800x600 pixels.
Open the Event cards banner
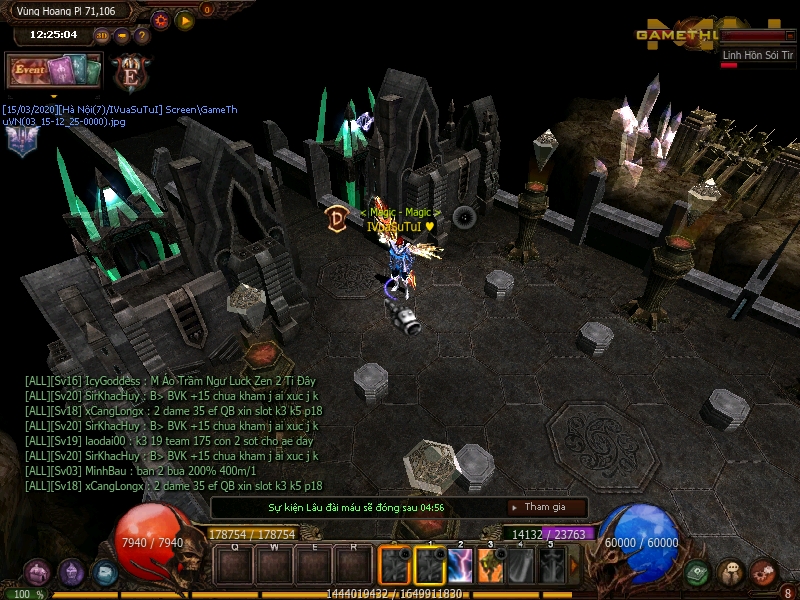click(55, 71)
